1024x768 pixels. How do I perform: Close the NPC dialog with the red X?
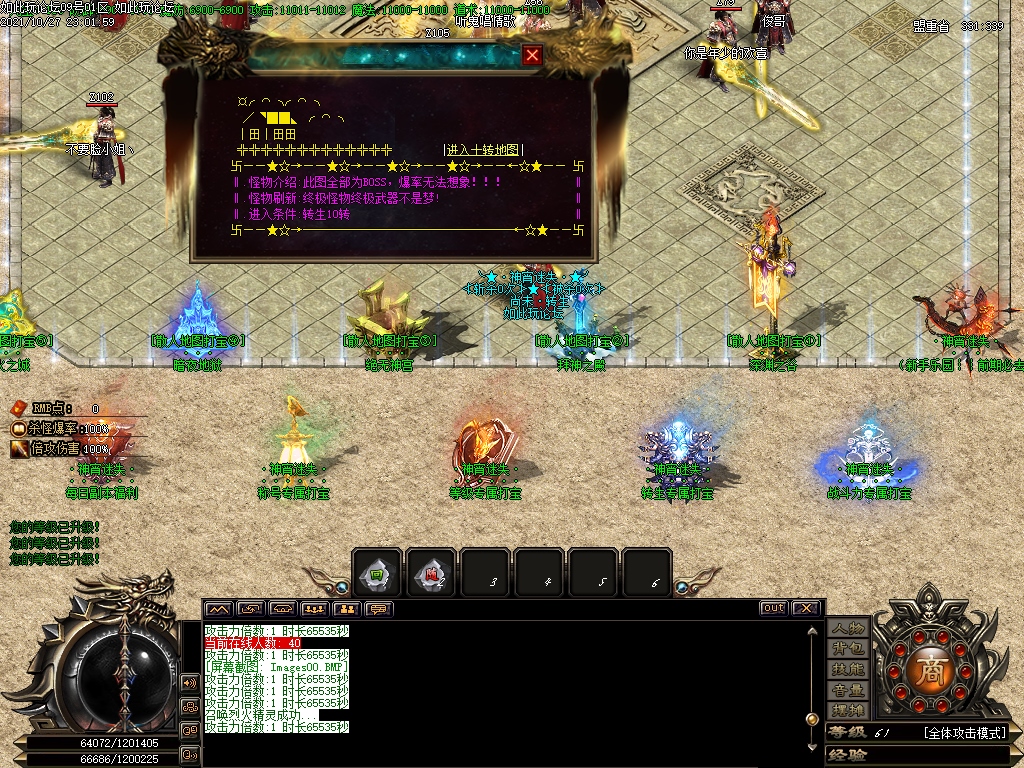pos(533,56)
